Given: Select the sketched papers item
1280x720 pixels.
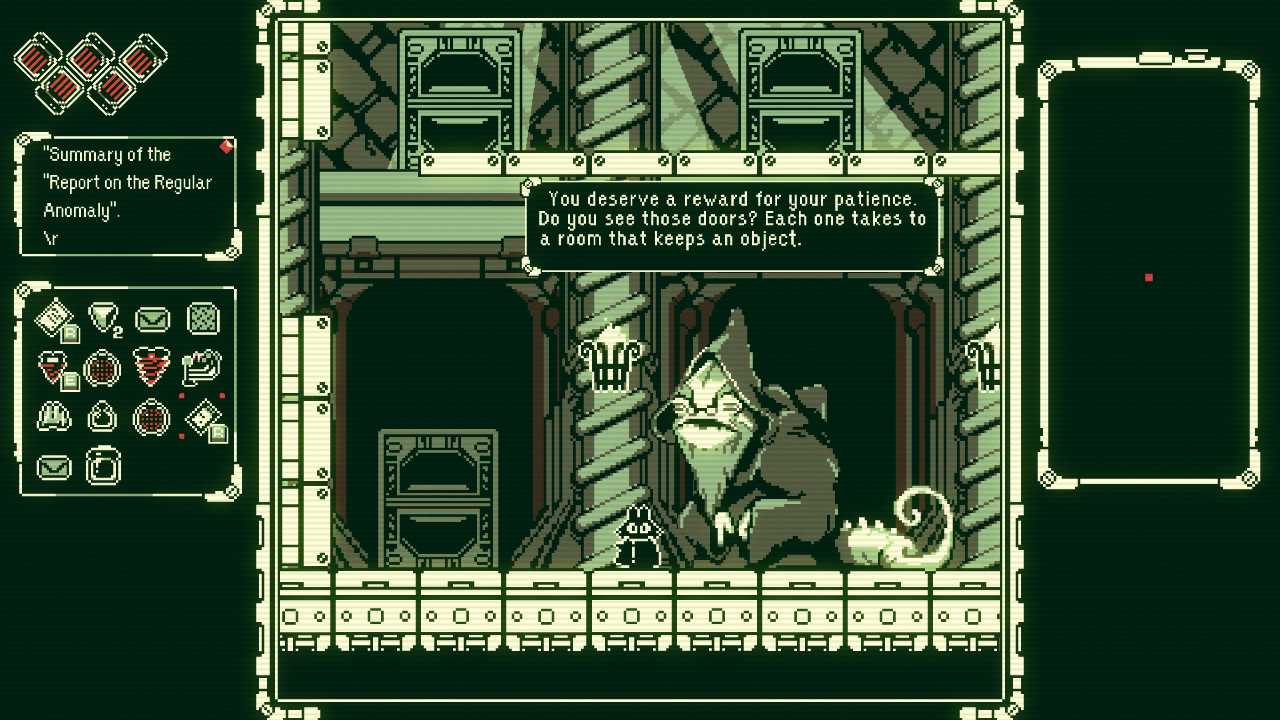Looking at the screenshot, I should [201, 368].
